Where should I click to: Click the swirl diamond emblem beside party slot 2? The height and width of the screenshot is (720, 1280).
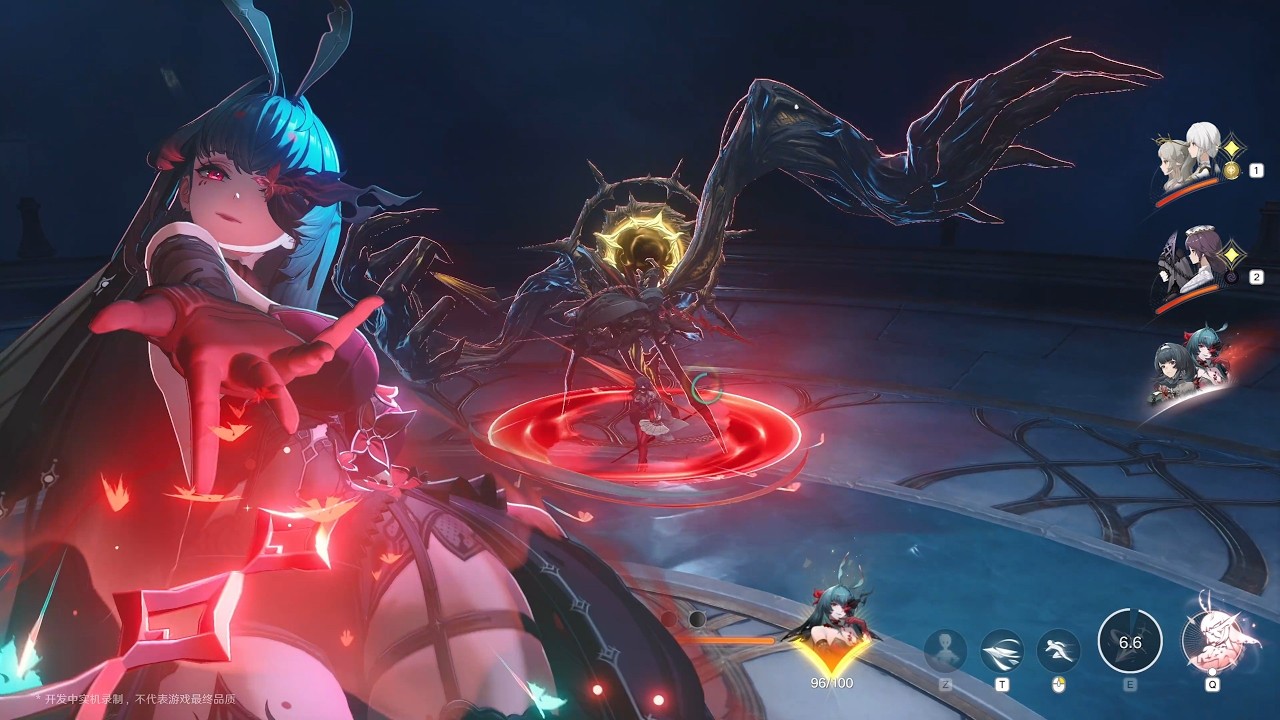[1231, 277]
